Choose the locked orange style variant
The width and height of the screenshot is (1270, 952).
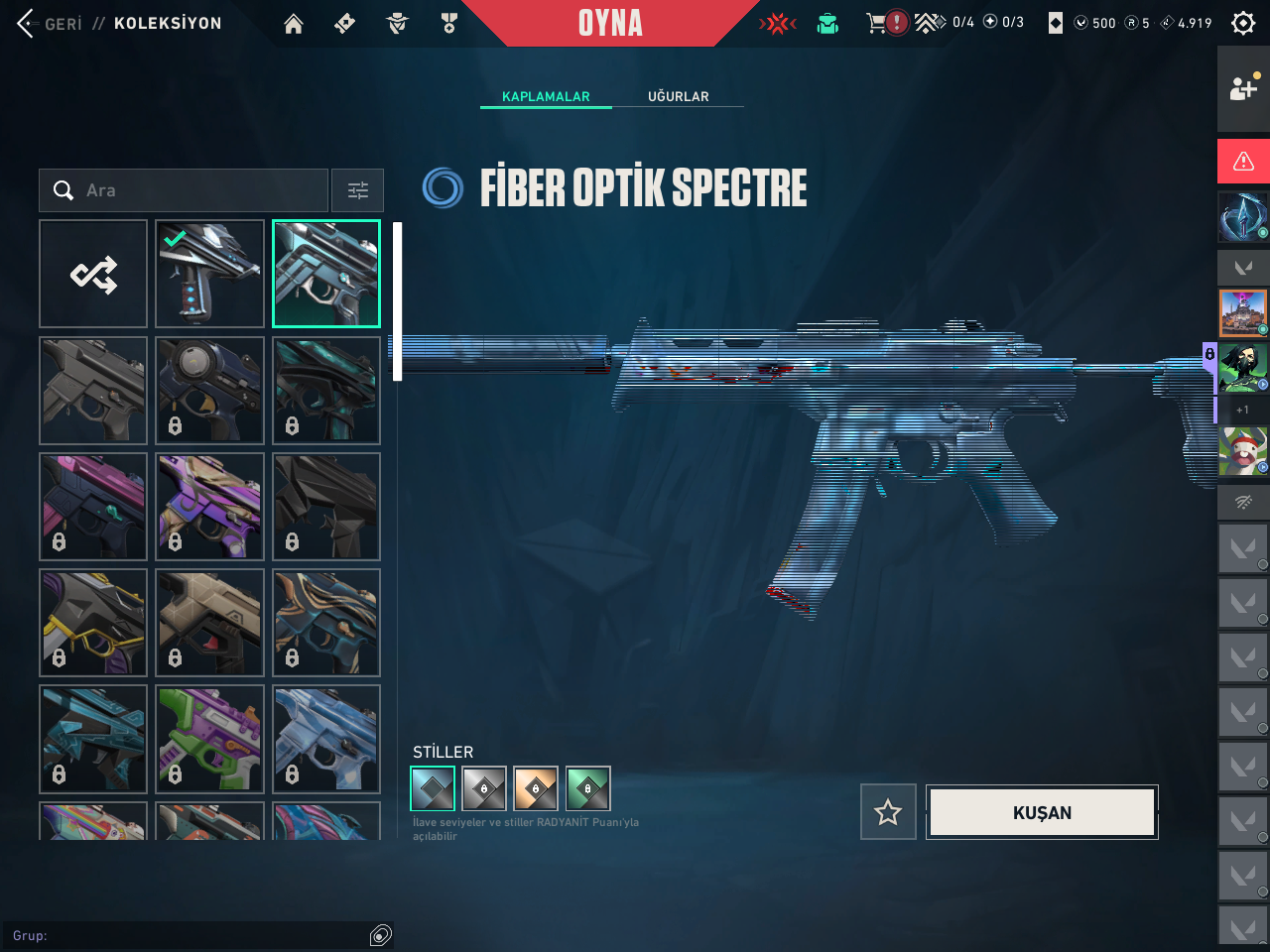coord(536,789)
